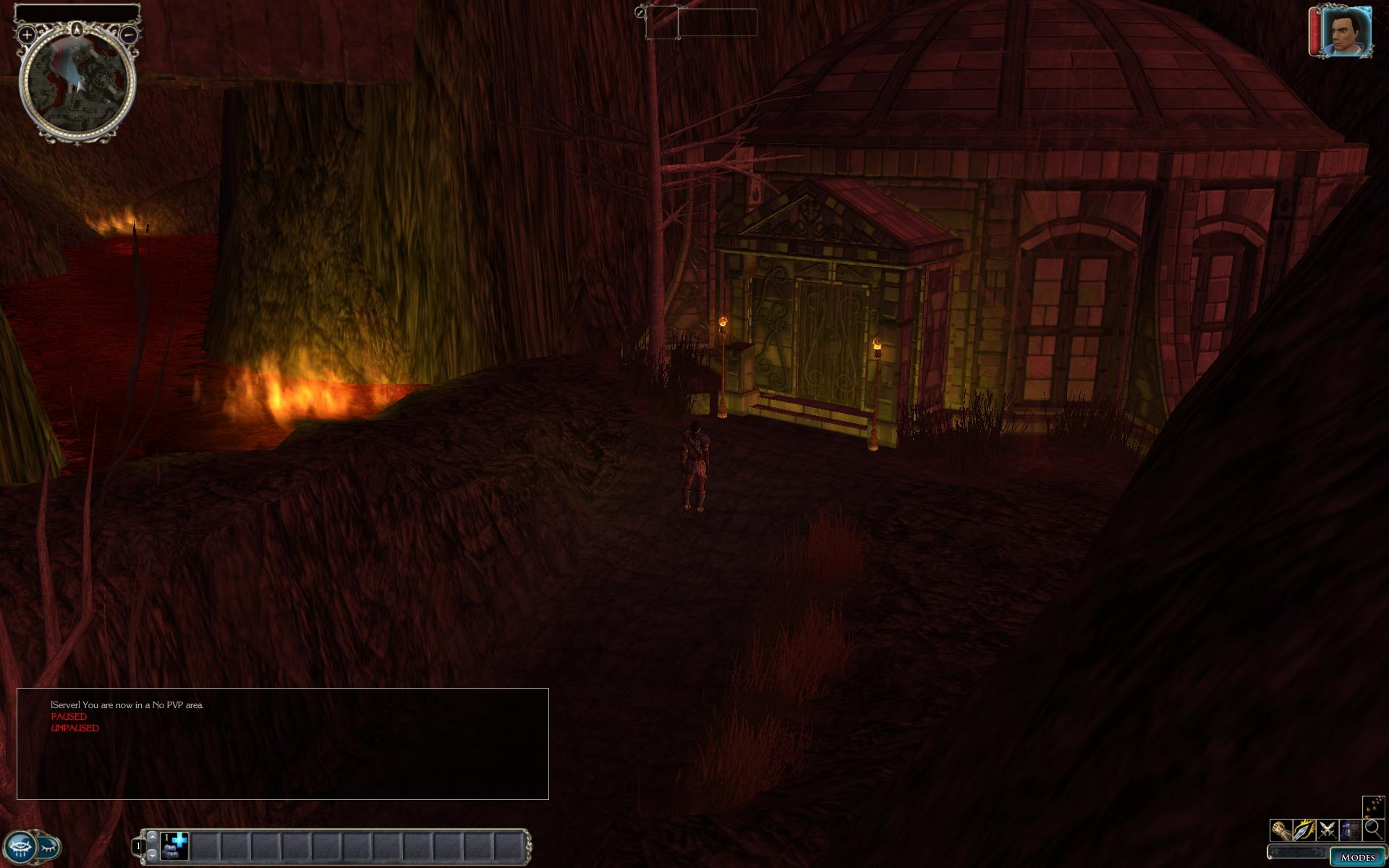Activate the glowing blade mode icon

click(x=1304, y=830)
